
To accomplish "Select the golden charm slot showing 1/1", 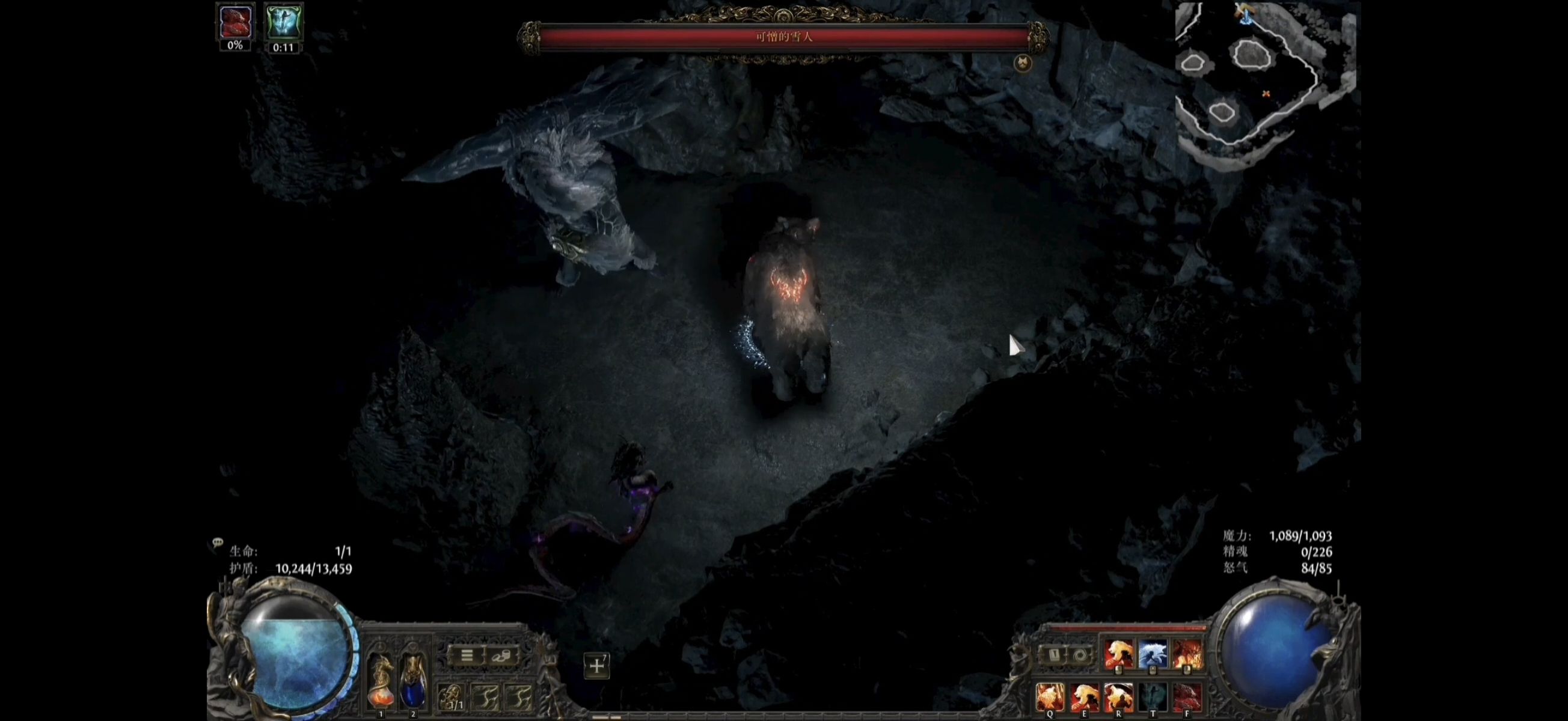I will point(452,698).
